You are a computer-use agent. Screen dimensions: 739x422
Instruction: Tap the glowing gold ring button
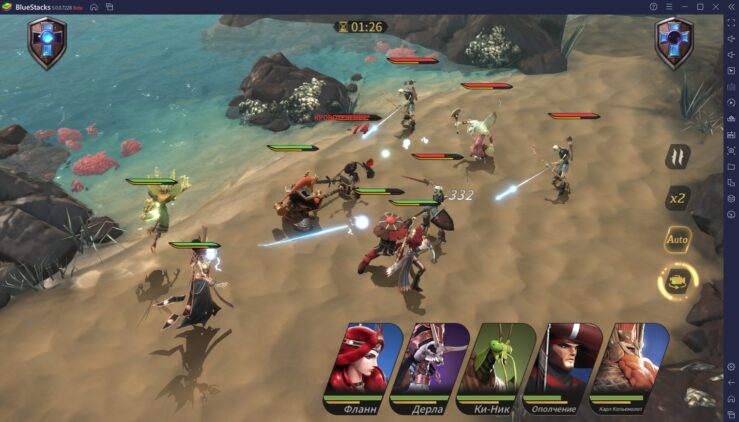click(x=677, y=282)
